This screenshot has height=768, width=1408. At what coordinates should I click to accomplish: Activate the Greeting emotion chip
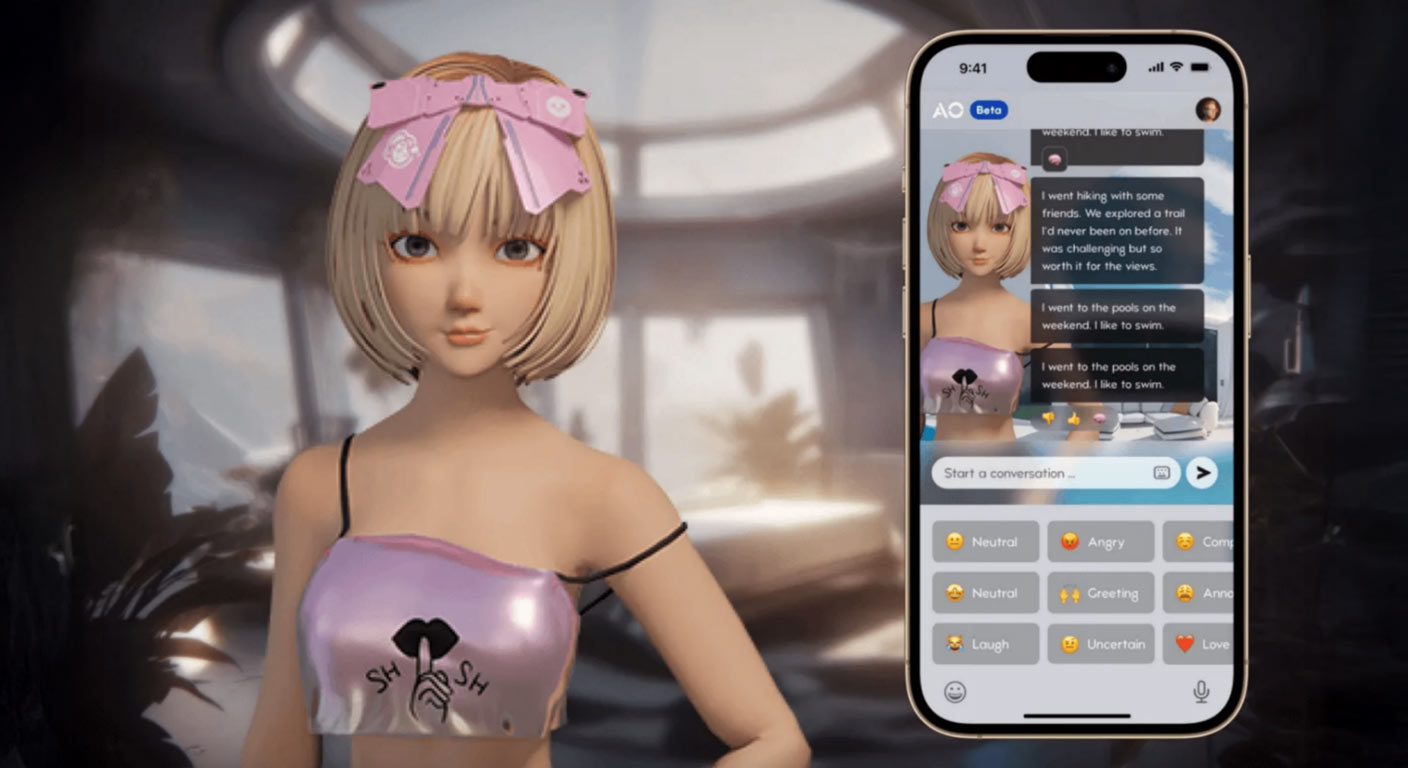[x=1100, y=592]
